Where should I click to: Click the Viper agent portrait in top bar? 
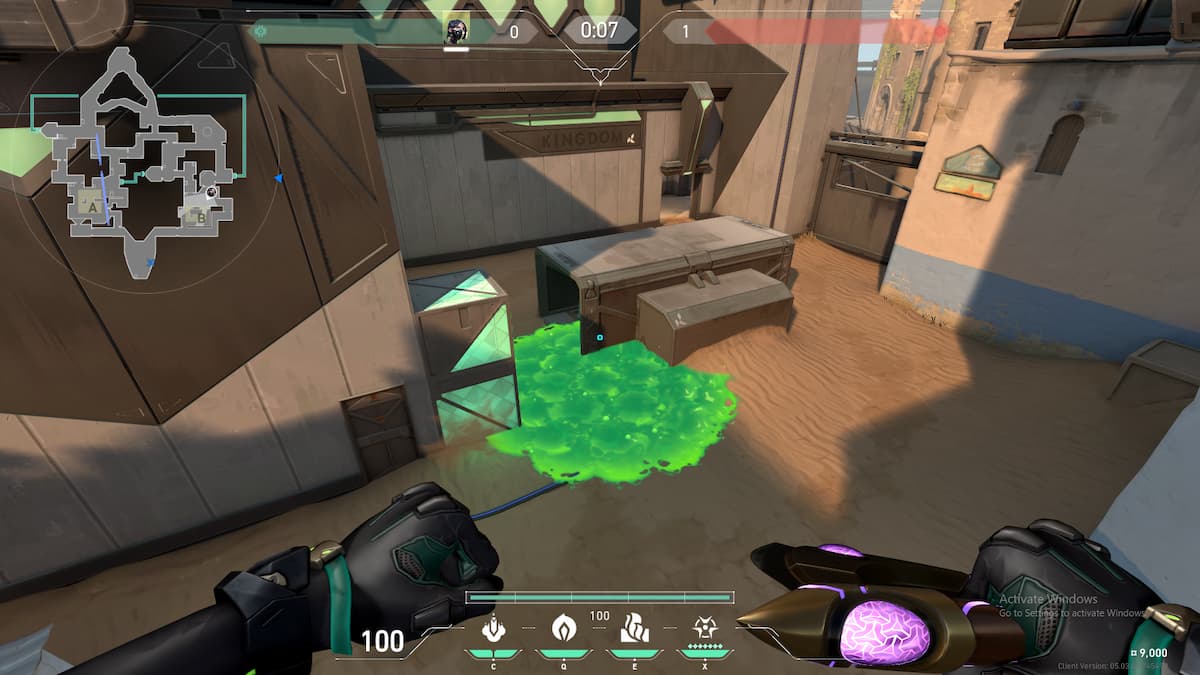[456, 30]
